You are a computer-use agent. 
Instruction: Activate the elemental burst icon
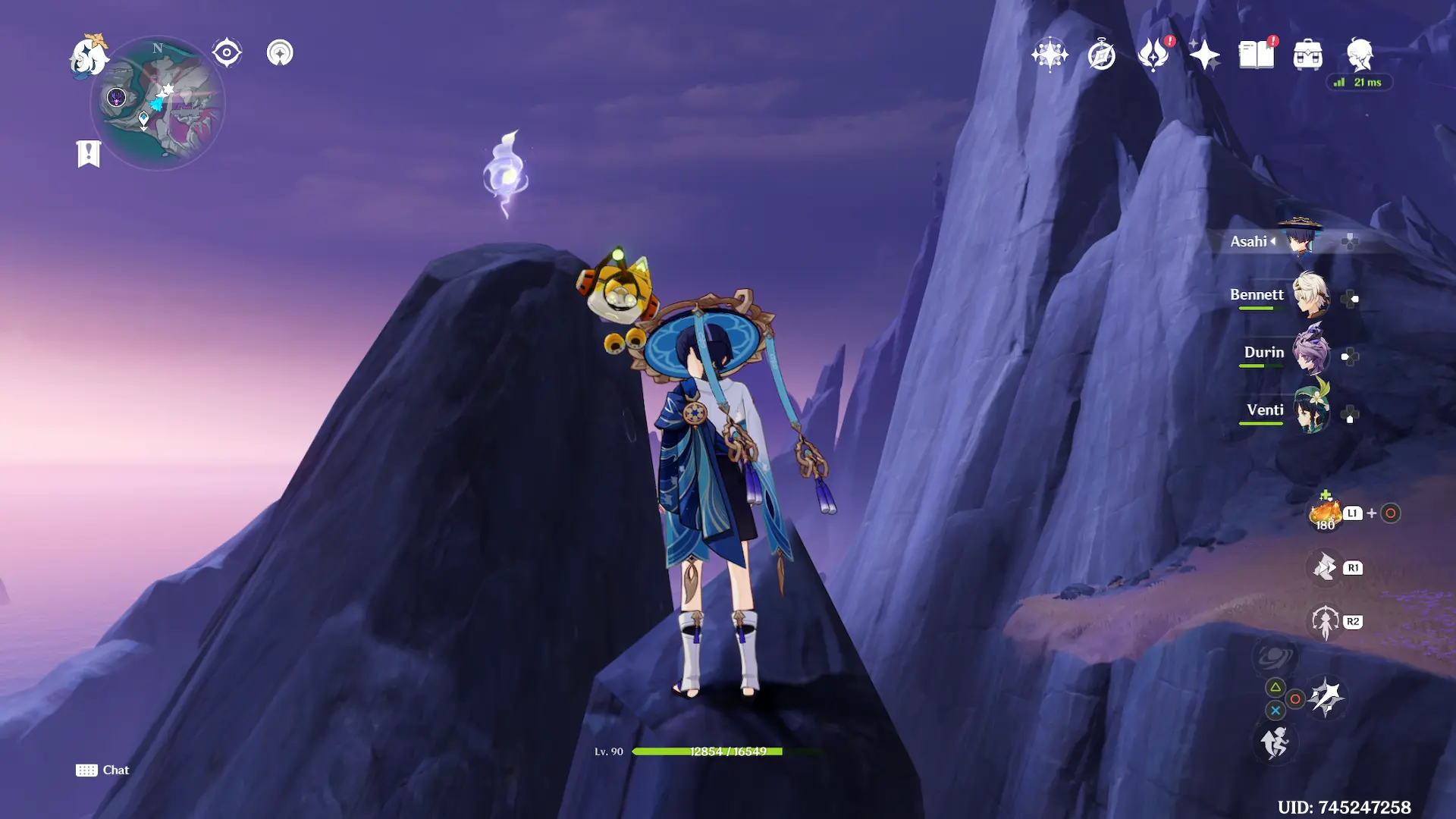click(1325, 622)
